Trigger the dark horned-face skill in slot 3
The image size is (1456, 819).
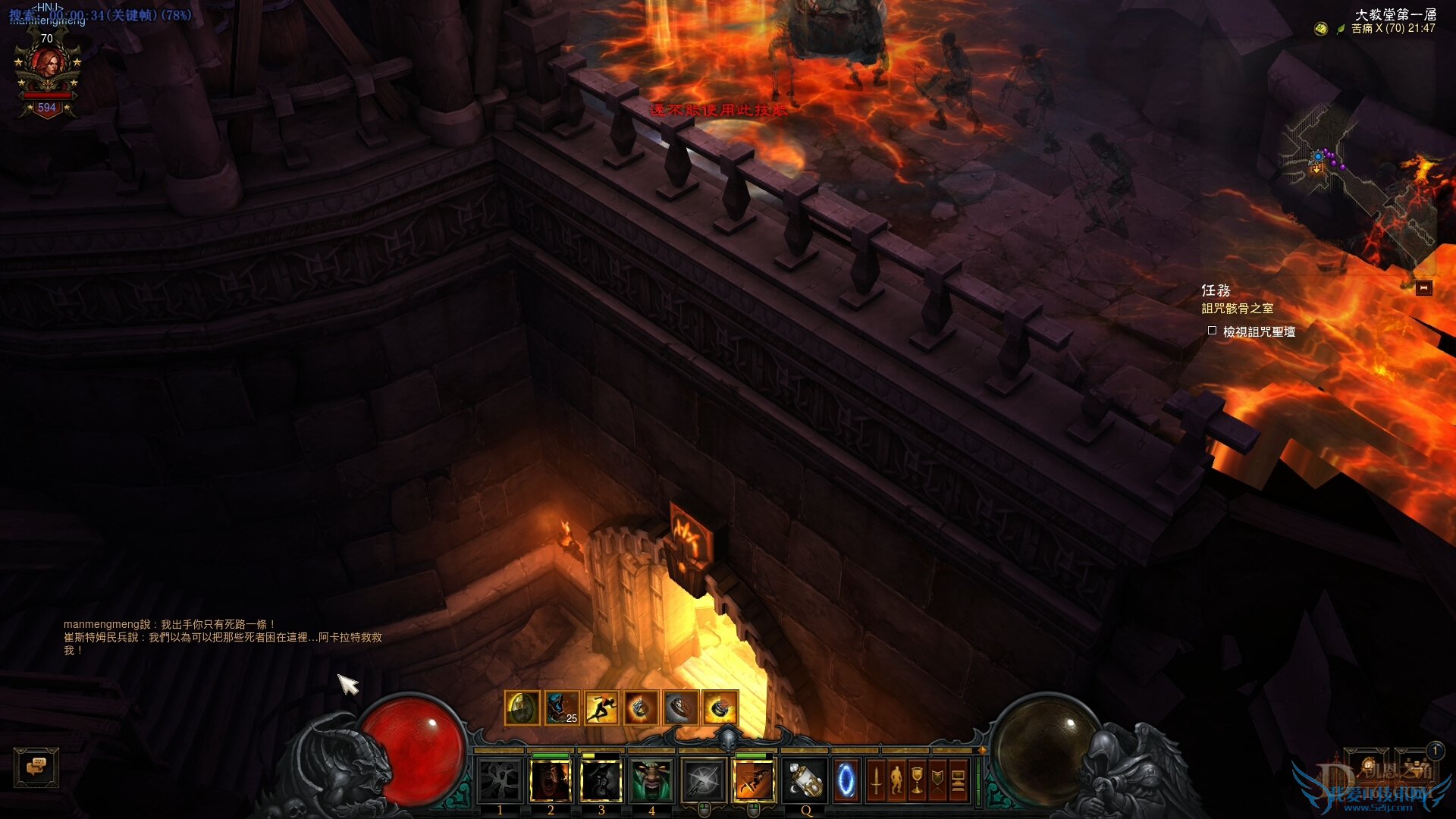601,781
